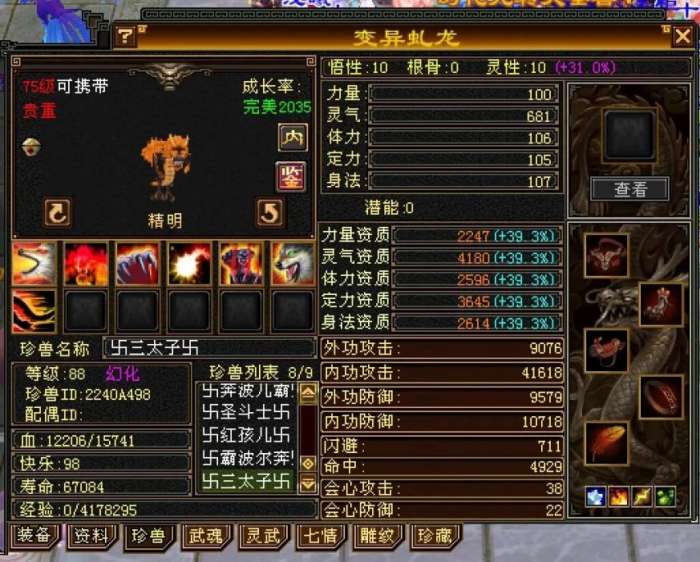Click the 内 button beside the pet
The width and height of the screenshot is (700, 562).
[292, 137]
